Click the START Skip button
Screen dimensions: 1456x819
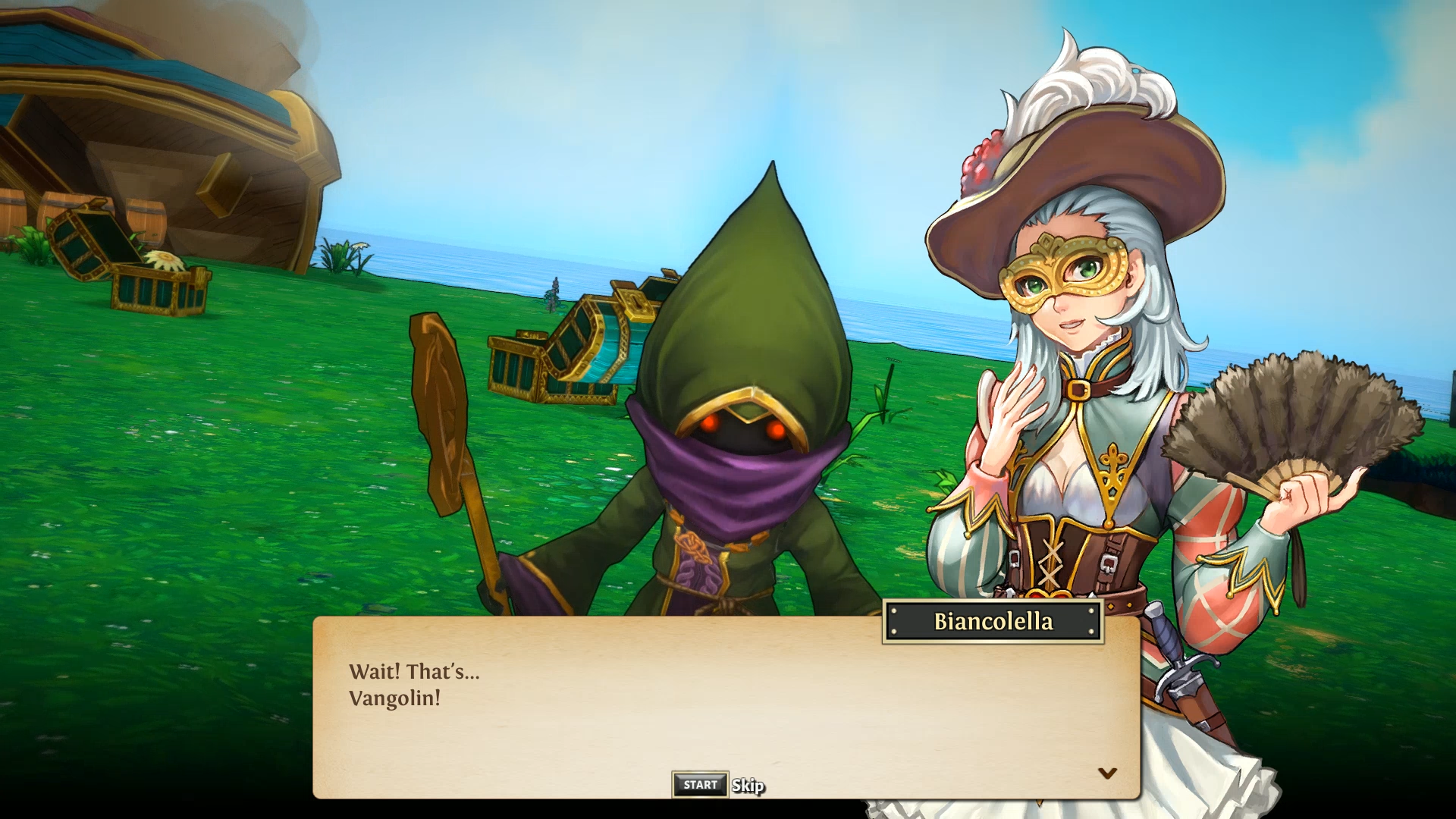click(x=699, y=786)
